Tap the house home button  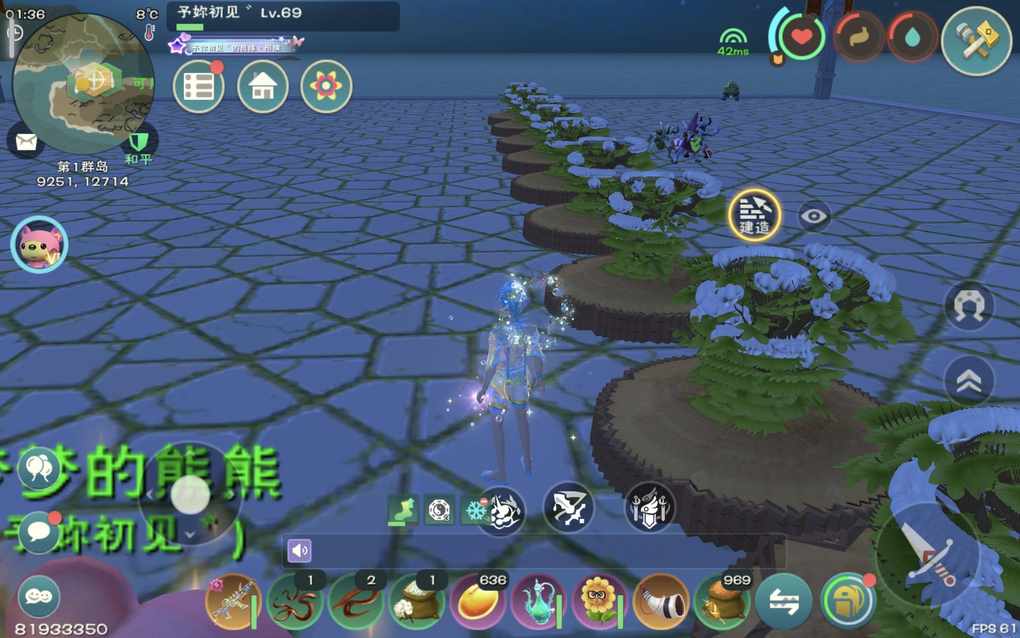[262, 87]
